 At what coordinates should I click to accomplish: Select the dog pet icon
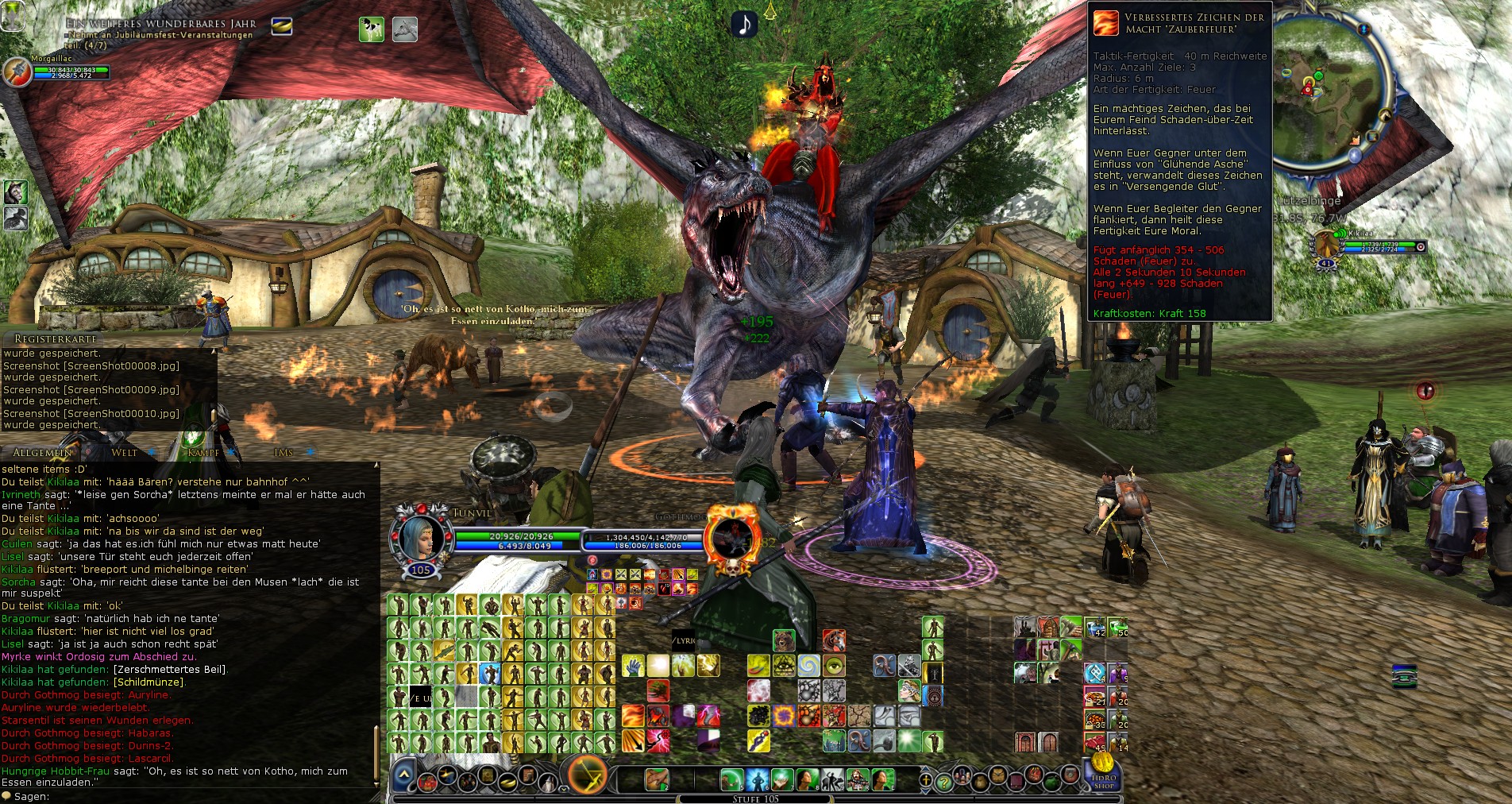coord(371,29)
